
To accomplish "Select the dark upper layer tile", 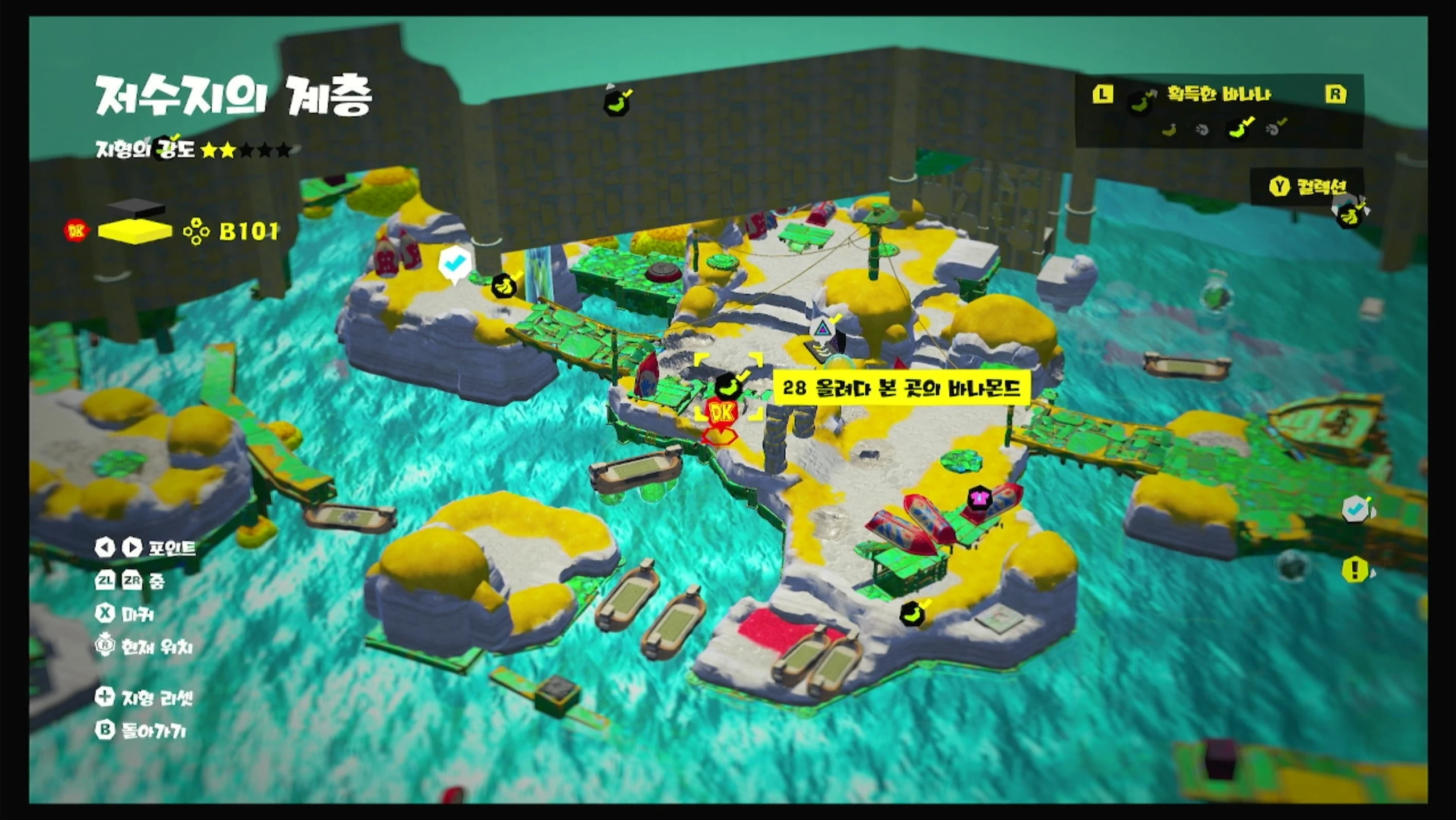I will tap(135, 209).
